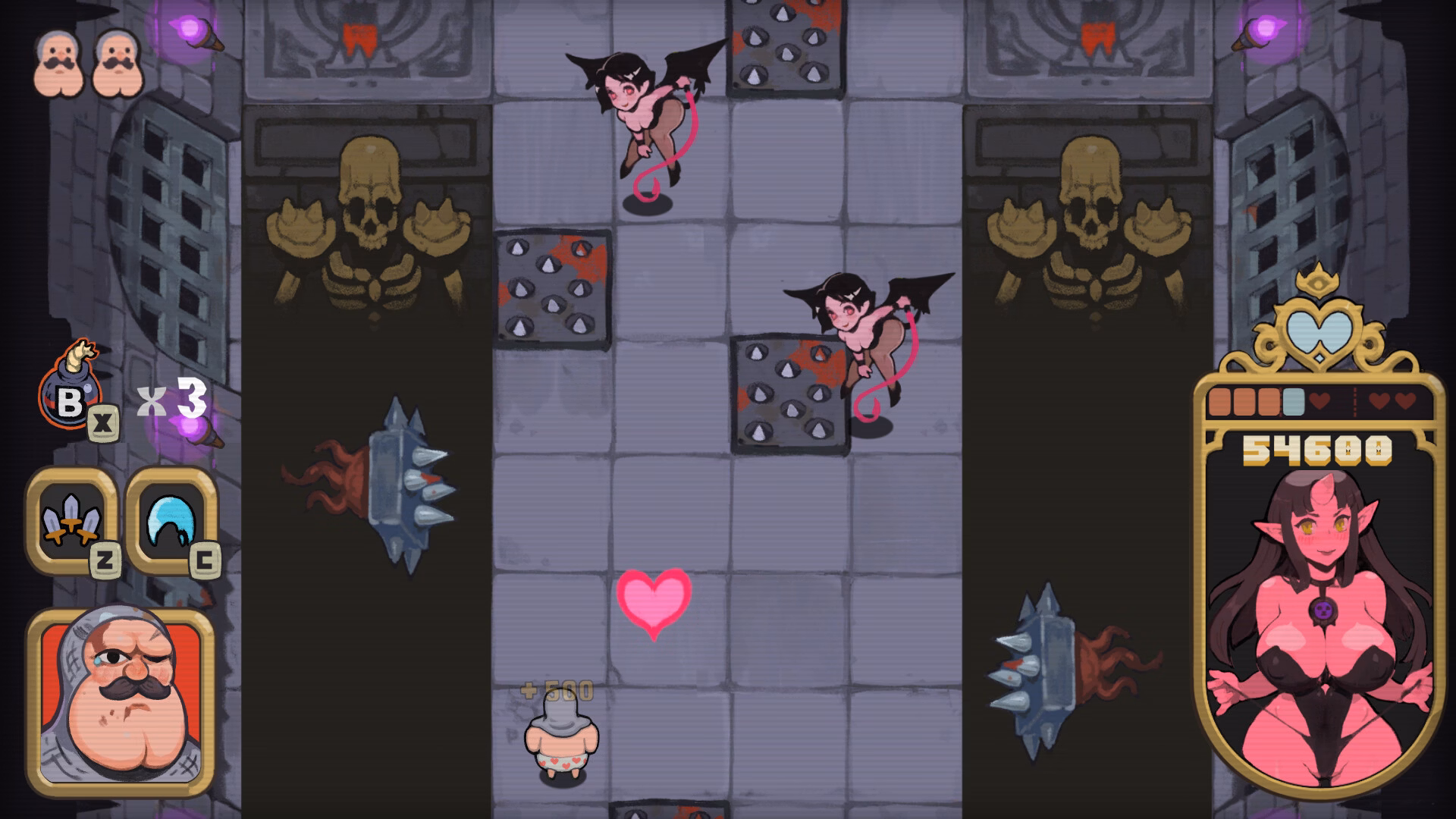The height and width of the screenshot is (819, 1456).
Task: Click the blue segment of the boss health bar
Action: pos(1293,400)
